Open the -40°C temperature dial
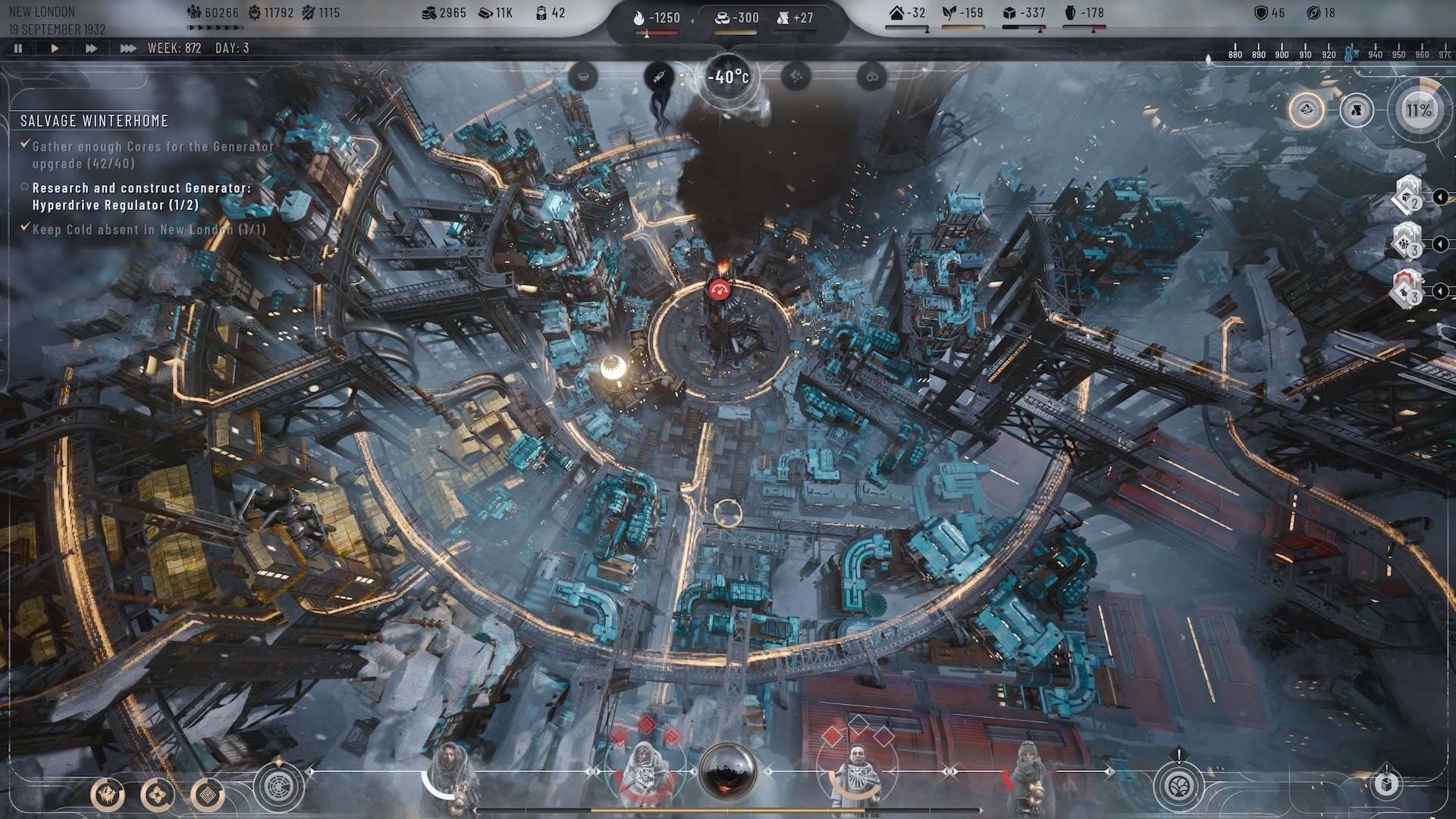1456x819 pixels. click(x=728, y=77)
